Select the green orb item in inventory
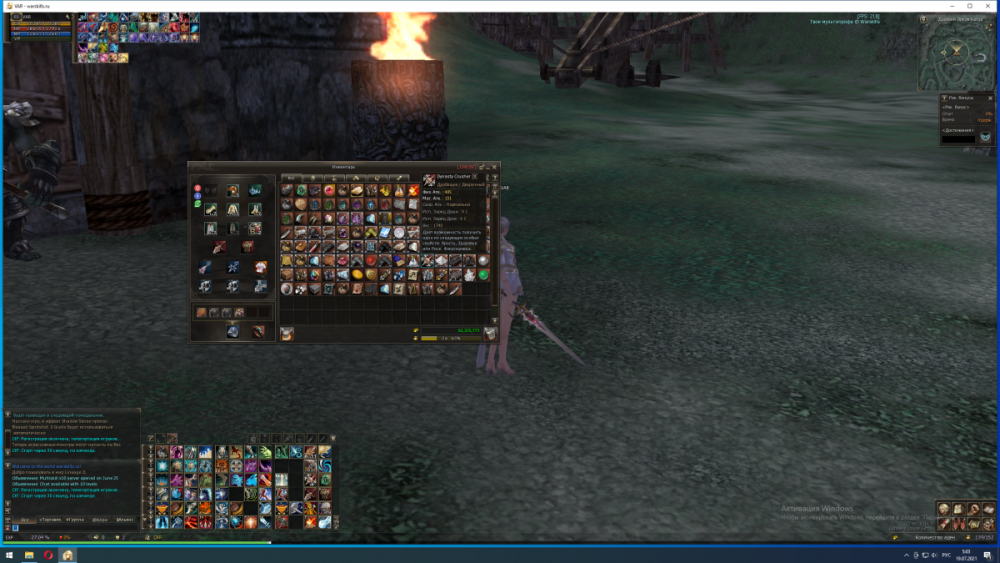1000x563 pixels. pos(484,275)
